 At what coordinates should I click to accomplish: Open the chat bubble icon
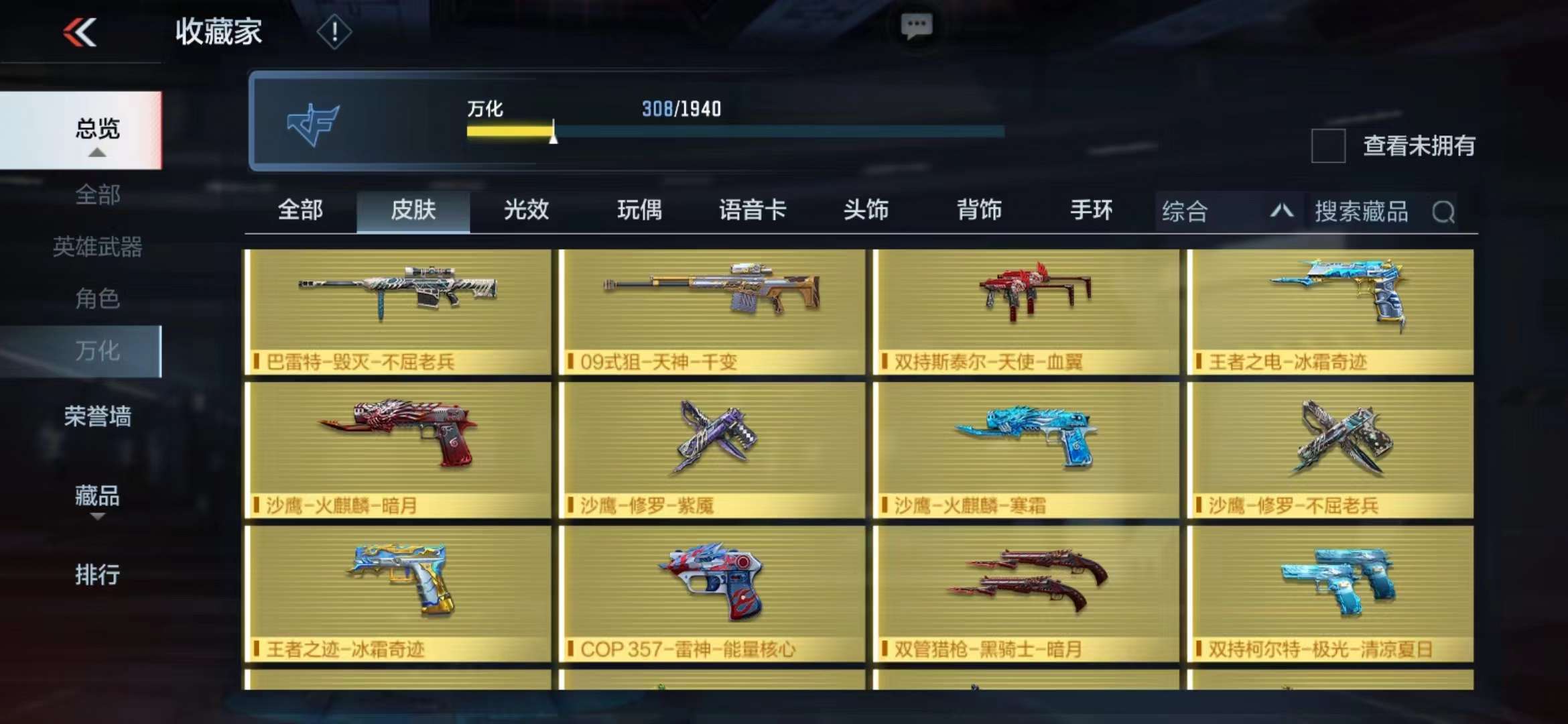pos(916,27)
